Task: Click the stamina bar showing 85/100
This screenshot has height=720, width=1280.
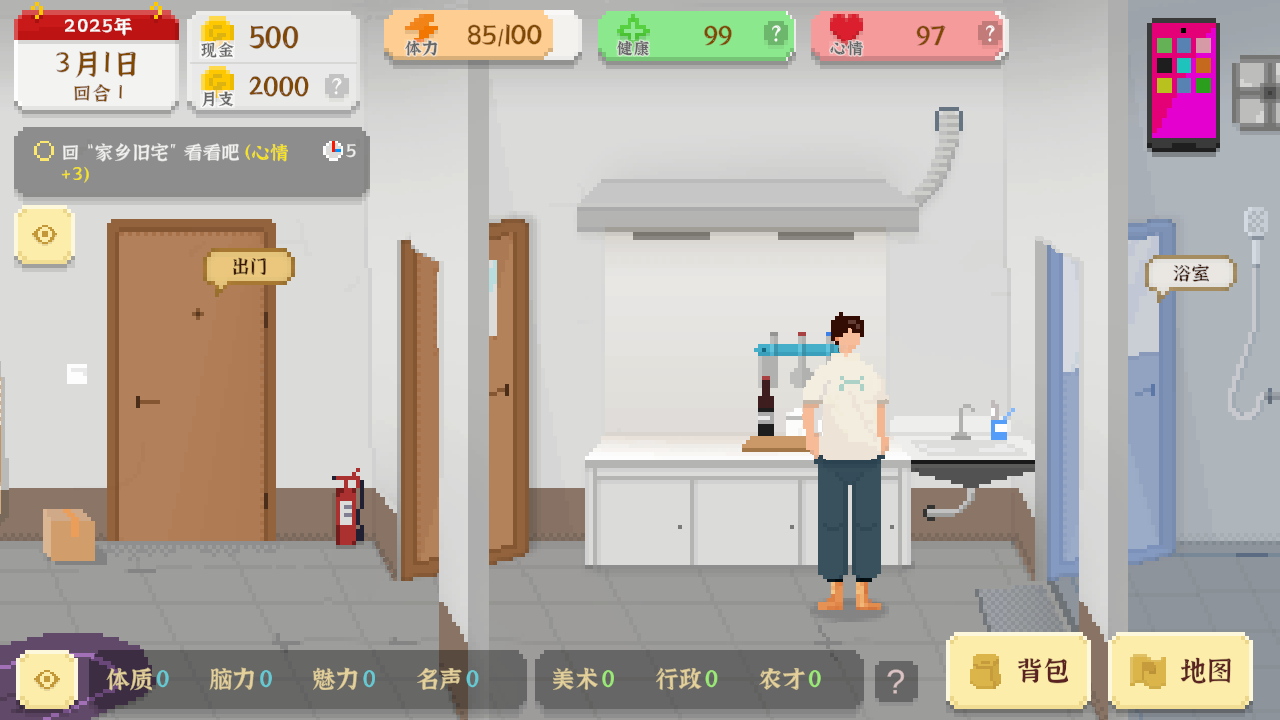Action: (x=480, y=33)
